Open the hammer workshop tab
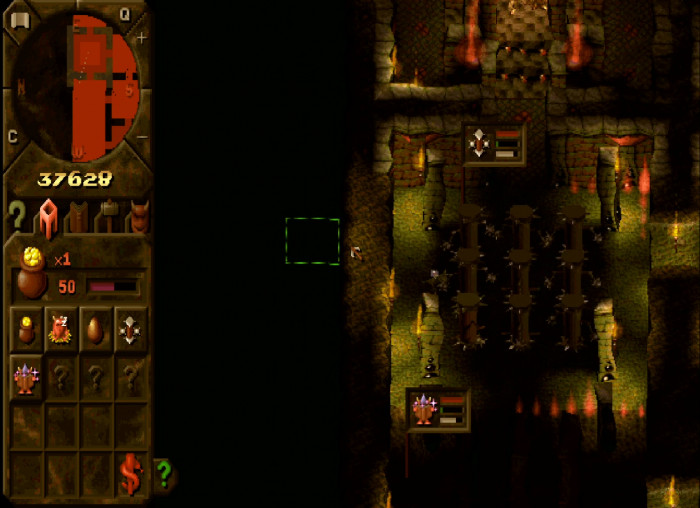The width and height of the screenshot is (700, 508). [108, 216]
